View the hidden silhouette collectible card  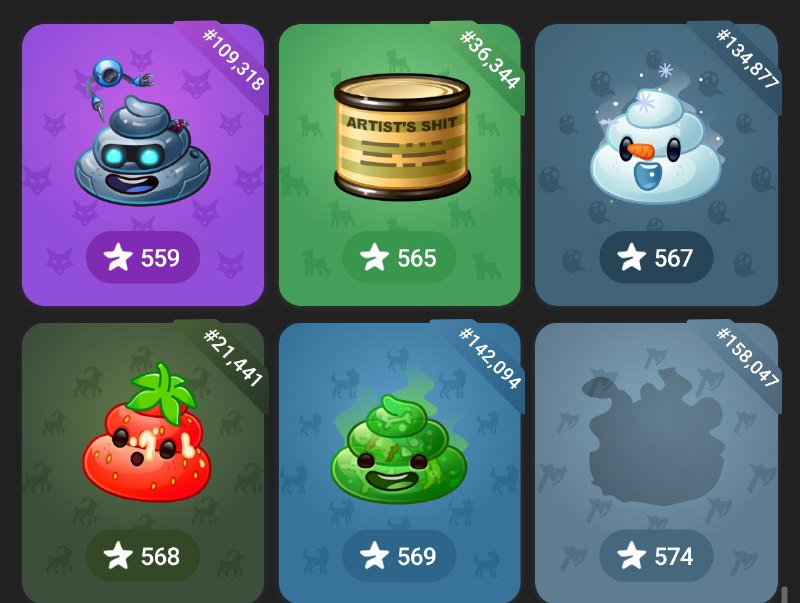[656, 440]
